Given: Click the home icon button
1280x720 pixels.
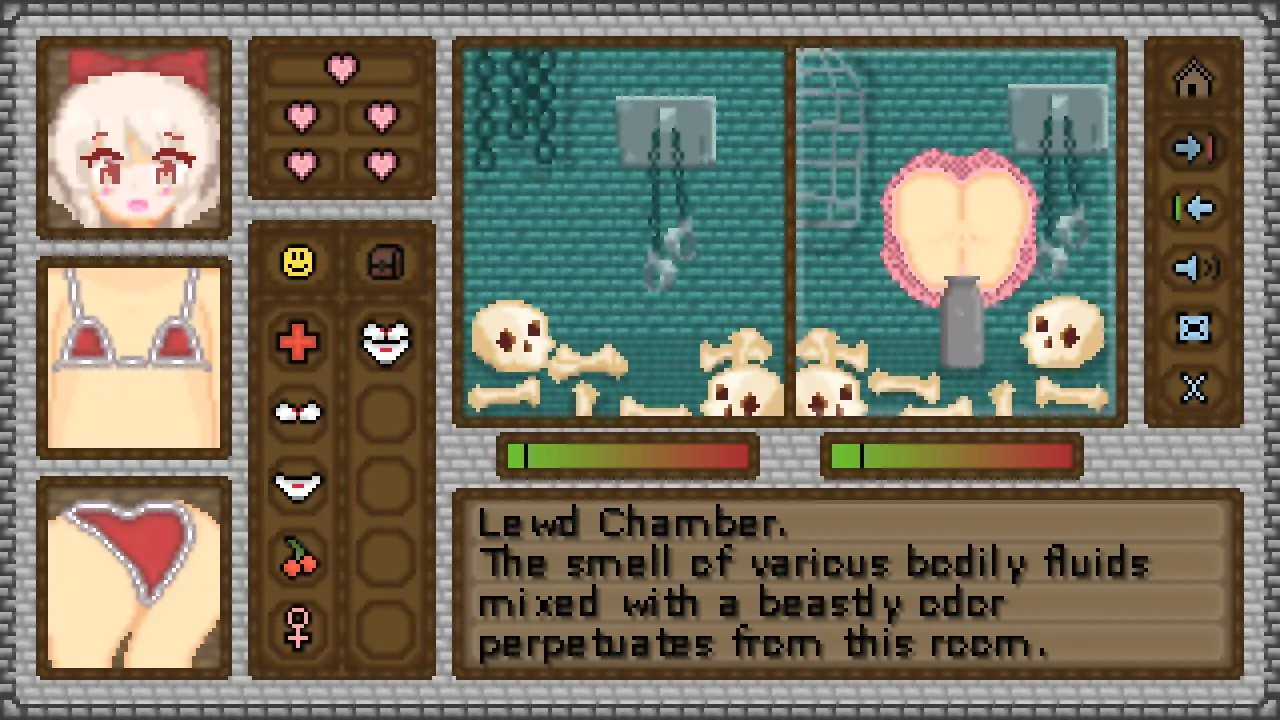Looking at the screenshot, I should (x=1194, y=81).
